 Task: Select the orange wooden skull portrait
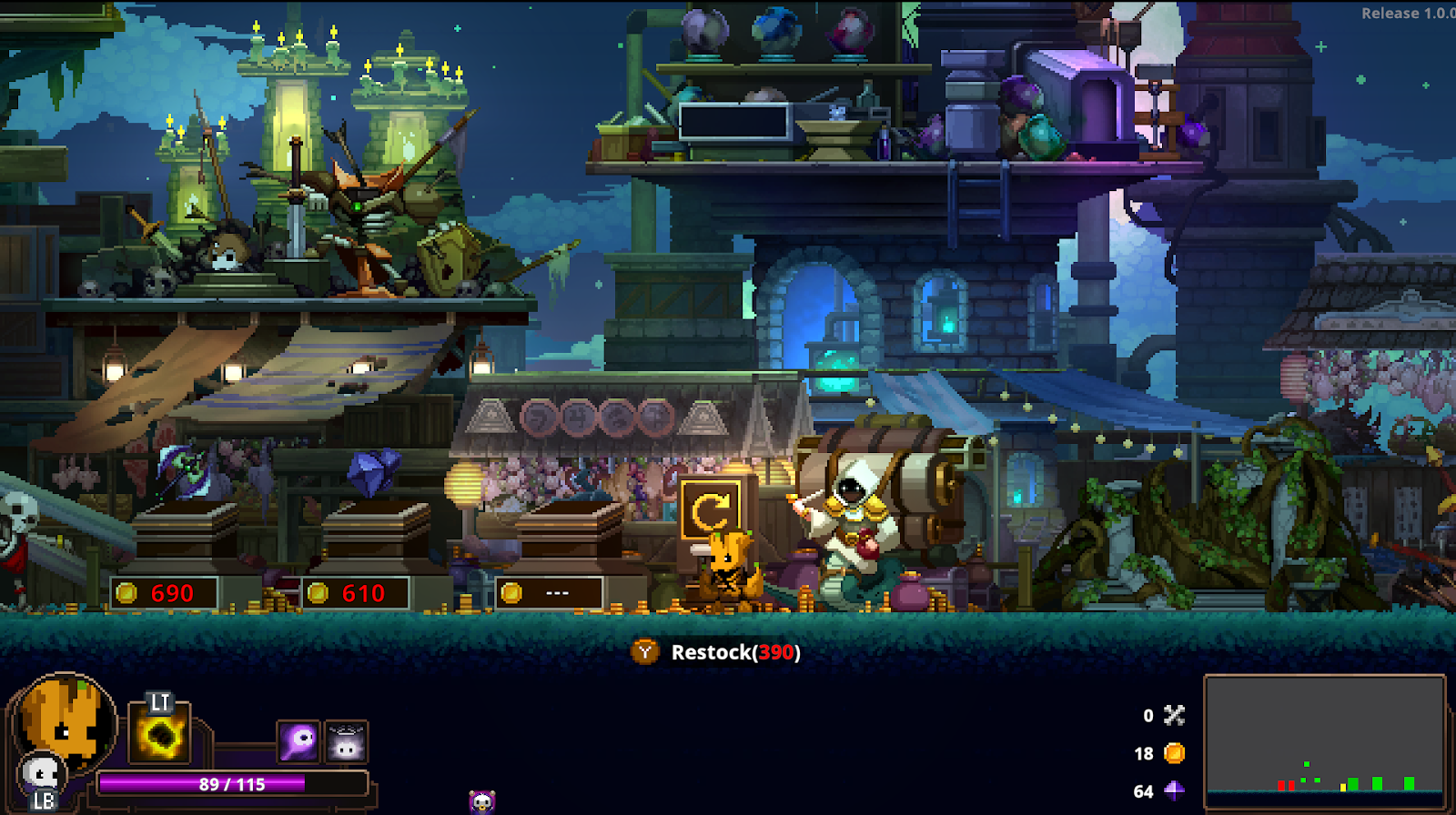coord(62,719)
